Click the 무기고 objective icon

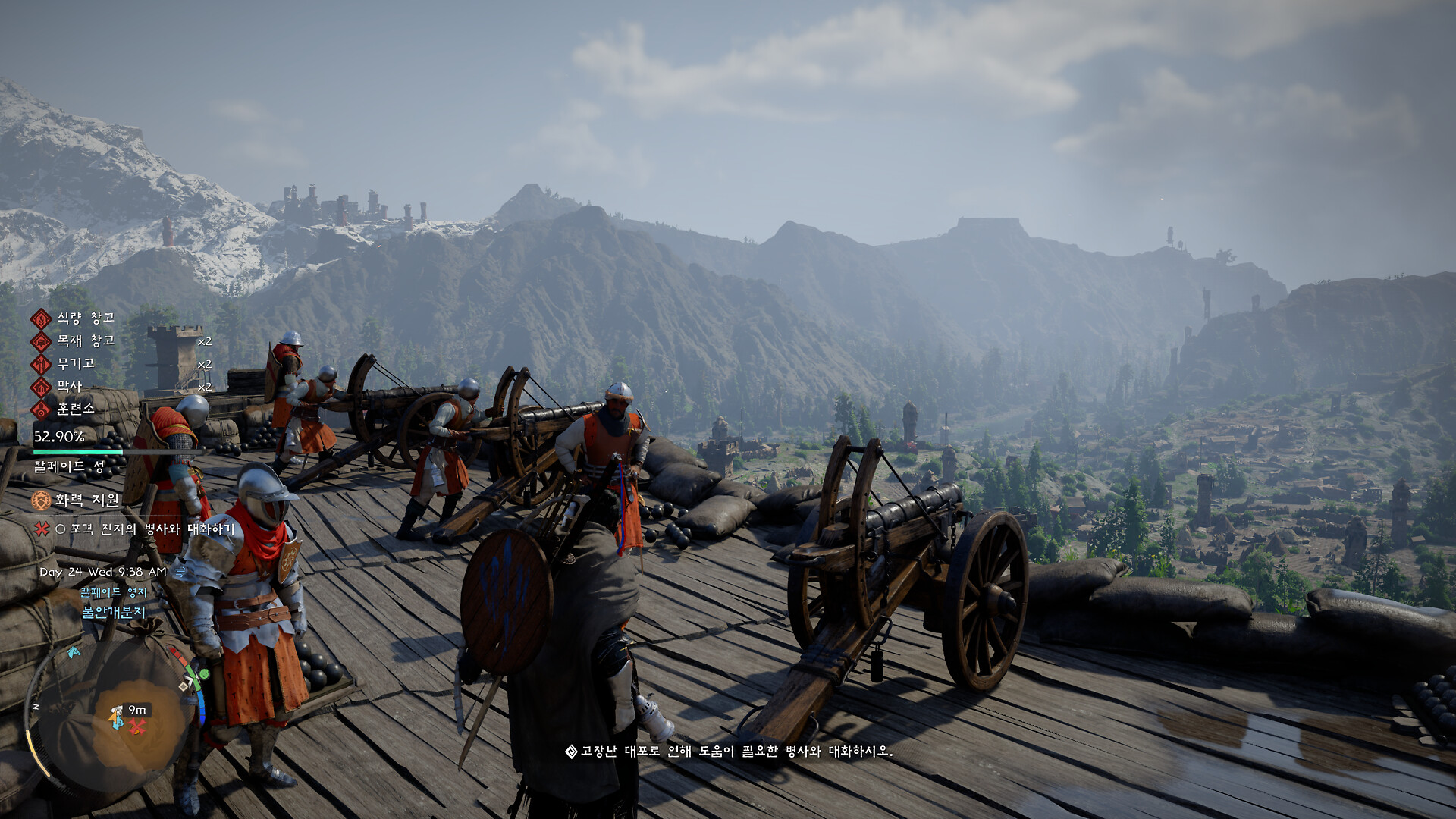tap(41, 364)
